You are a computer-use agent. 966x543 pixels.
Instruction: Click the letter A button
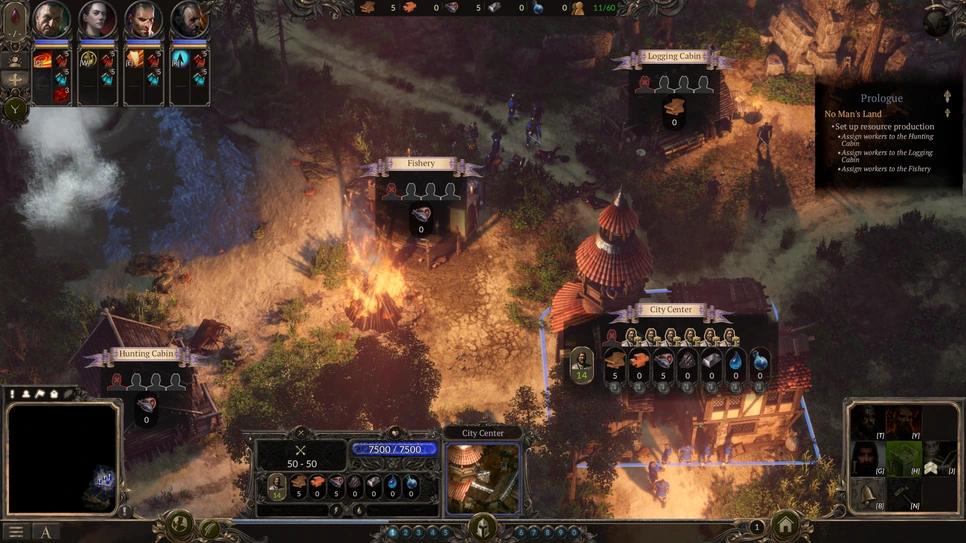coord(45,532)
